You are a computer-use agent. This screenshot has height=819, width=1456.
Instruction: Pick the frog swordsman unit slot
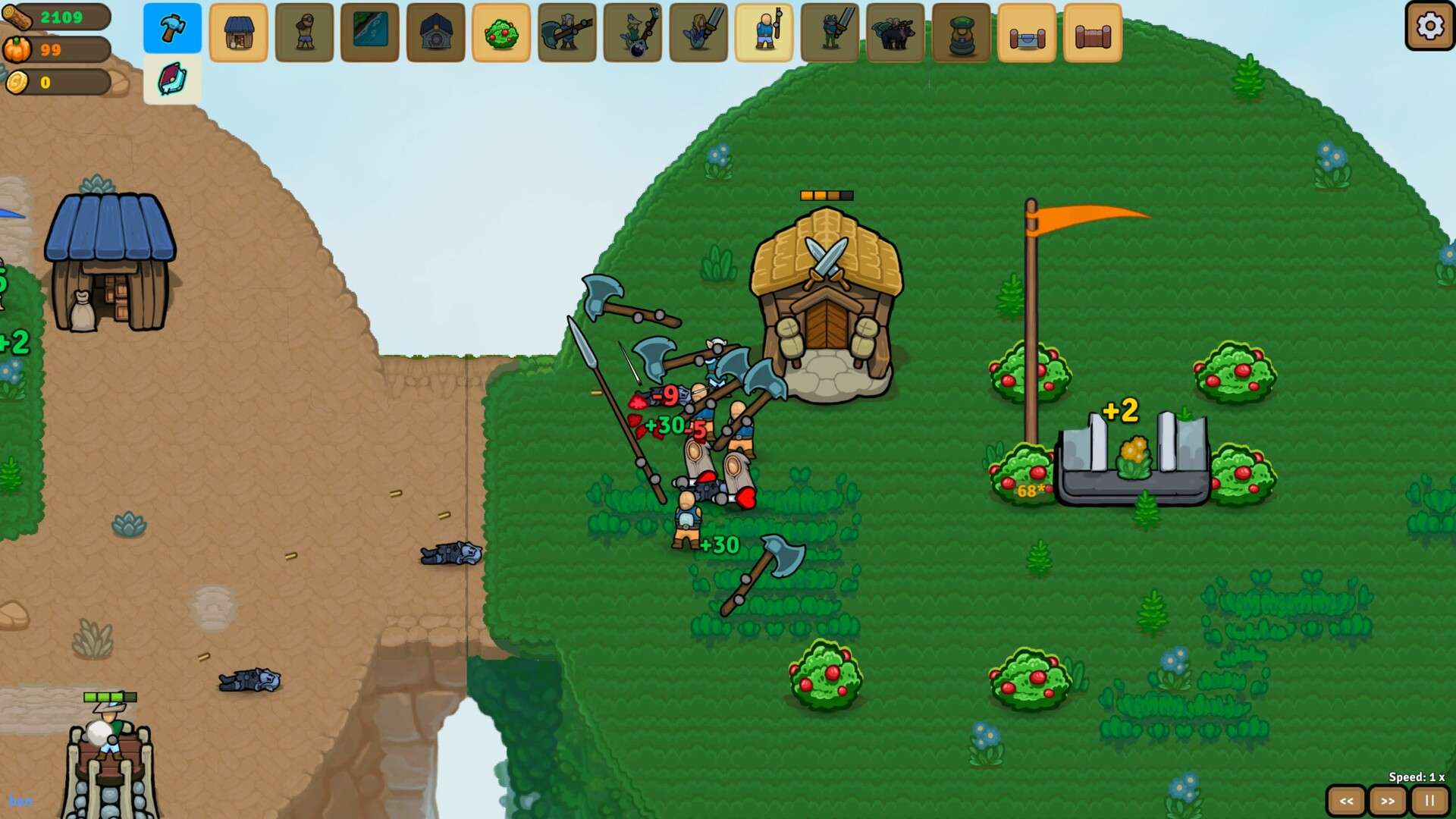coord(830,33)
